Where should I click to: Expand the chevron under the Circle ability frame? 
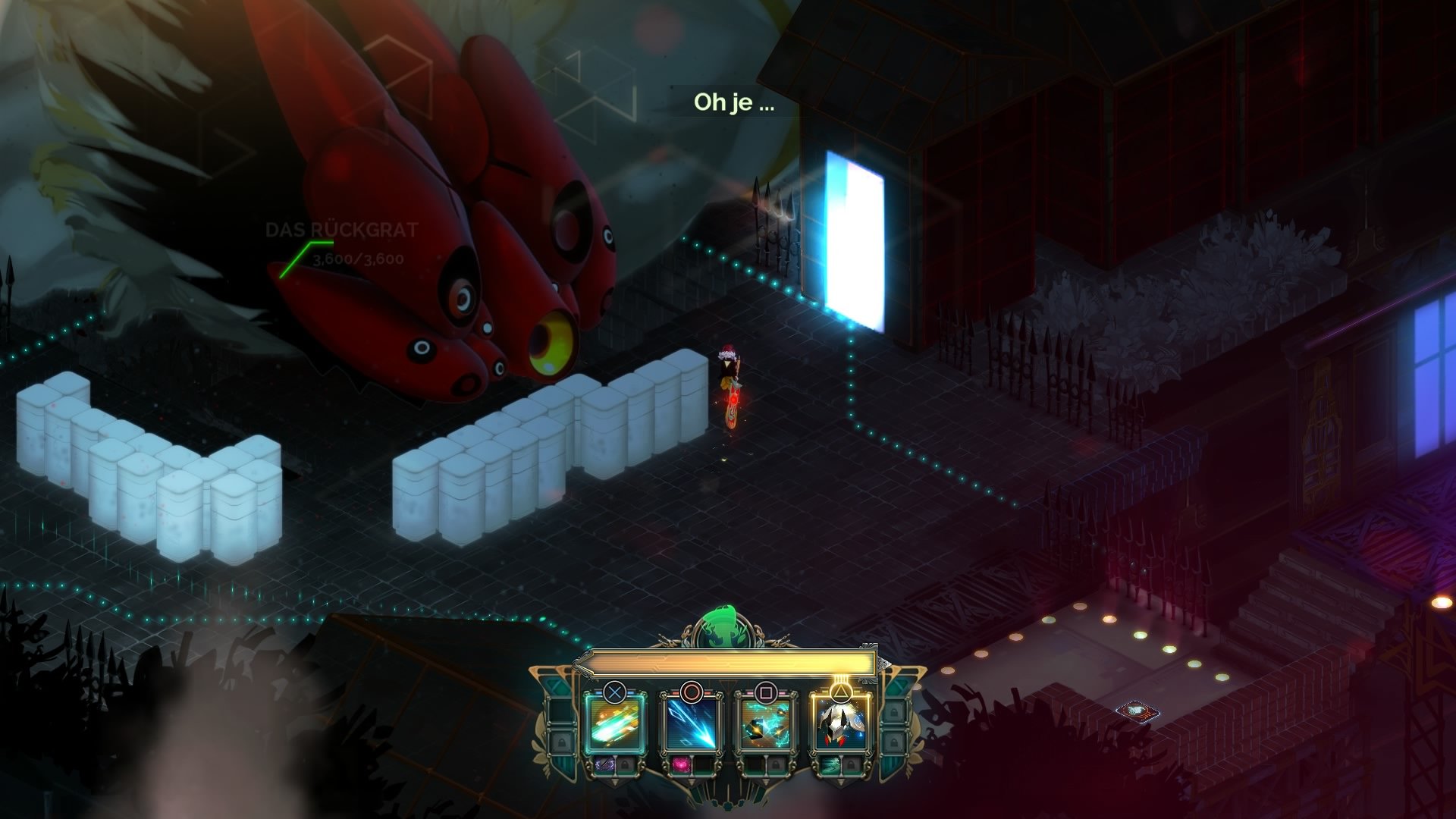tap(692, 783)
